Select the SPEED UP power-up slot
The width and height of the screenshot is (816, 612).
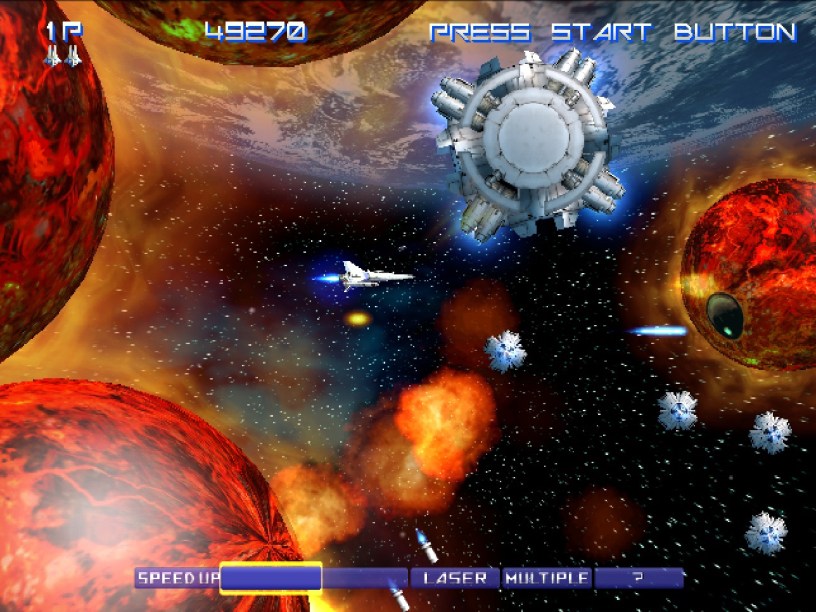[178, 578]
